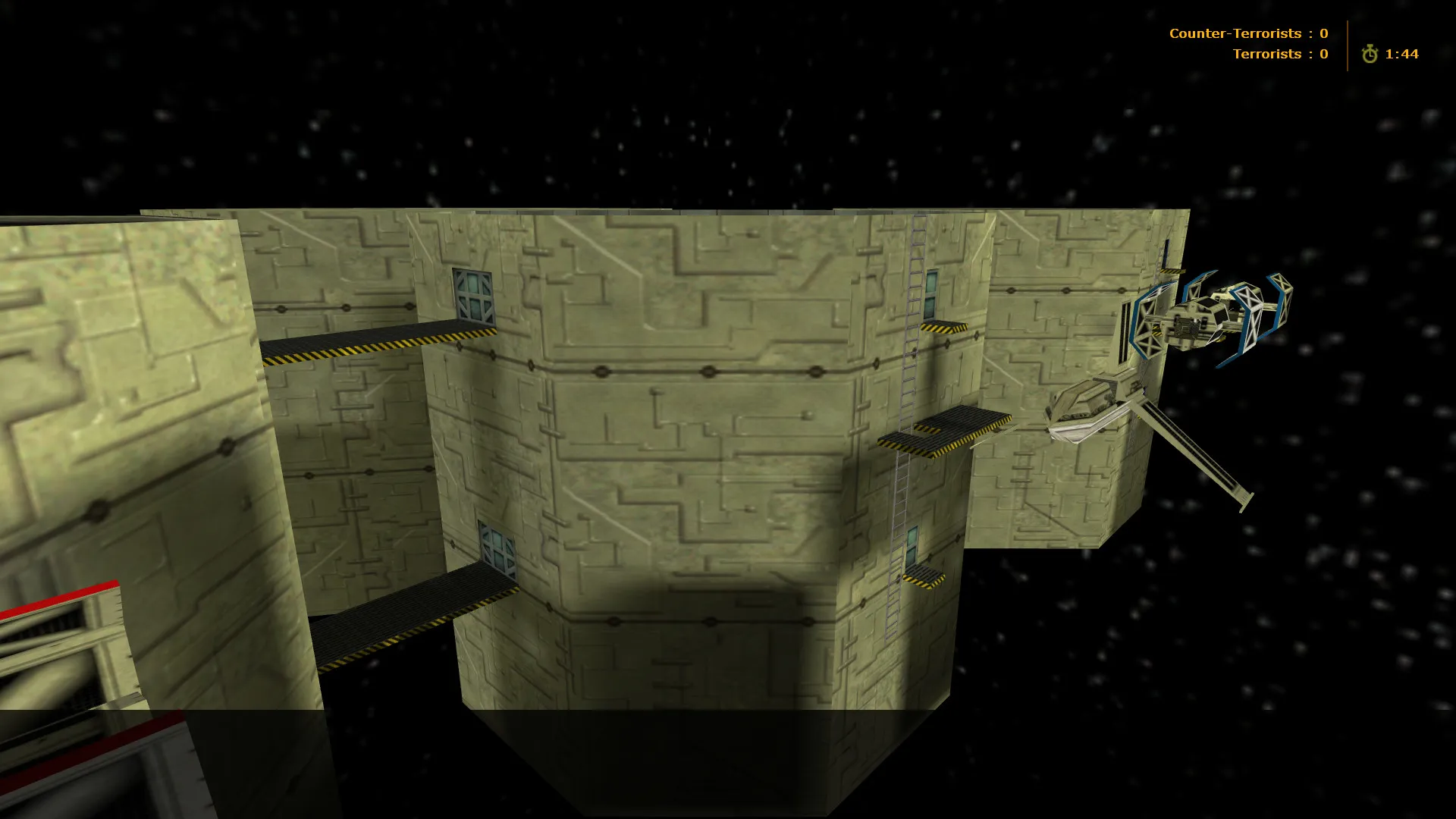
Task: Click the Counter-Terrorists score value
Action: (x=1322, y=33)
